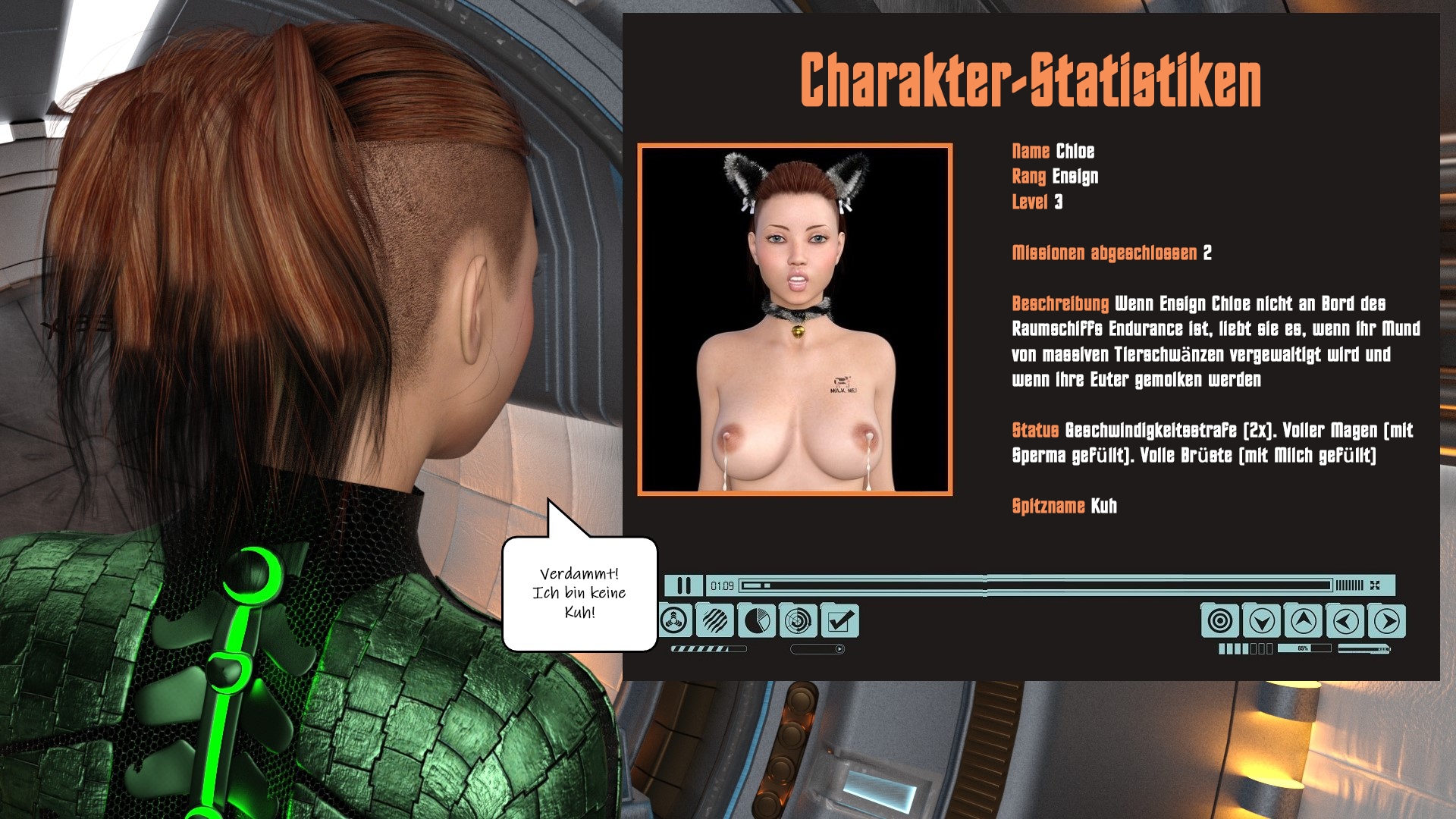This screenshot has width=1456, height=819.
Task: Seek along the video progress bar
Action: tap(1035, 585)
